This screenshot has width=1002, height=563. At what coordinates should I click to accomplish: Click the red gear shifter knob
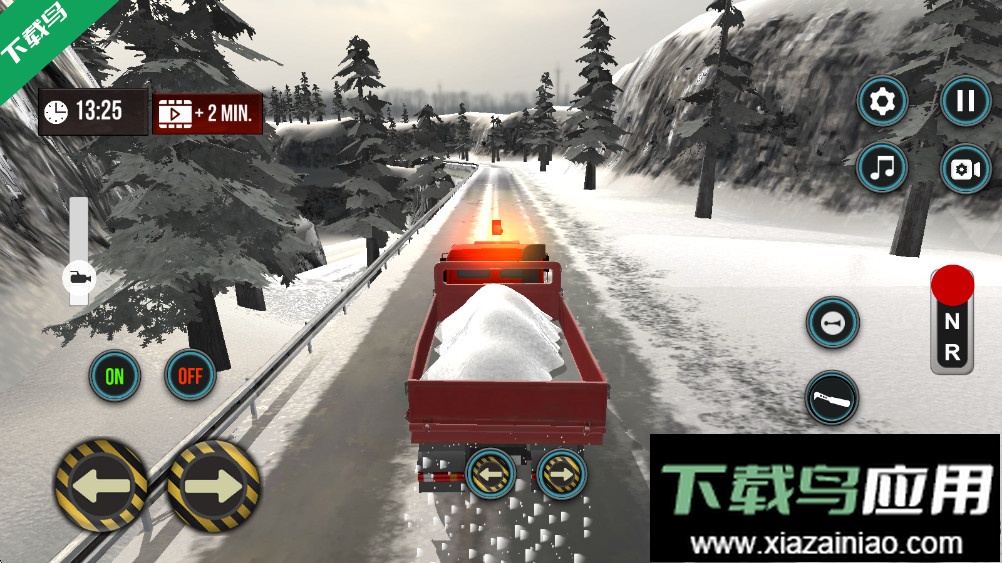coord(952,286)
